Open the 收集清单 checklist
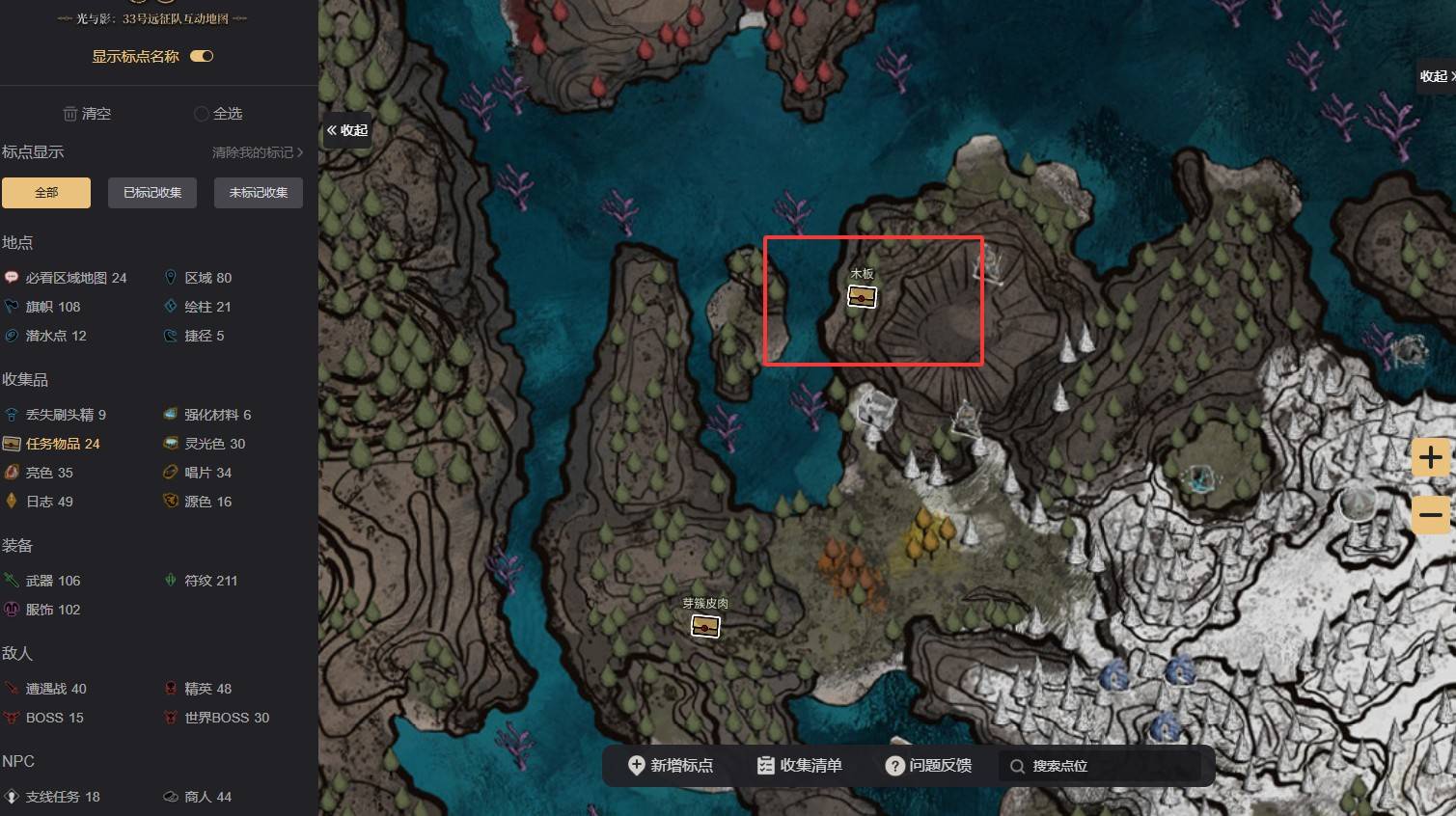The width and height of the screenshot is (1456, 816). [x=800, y=766]
